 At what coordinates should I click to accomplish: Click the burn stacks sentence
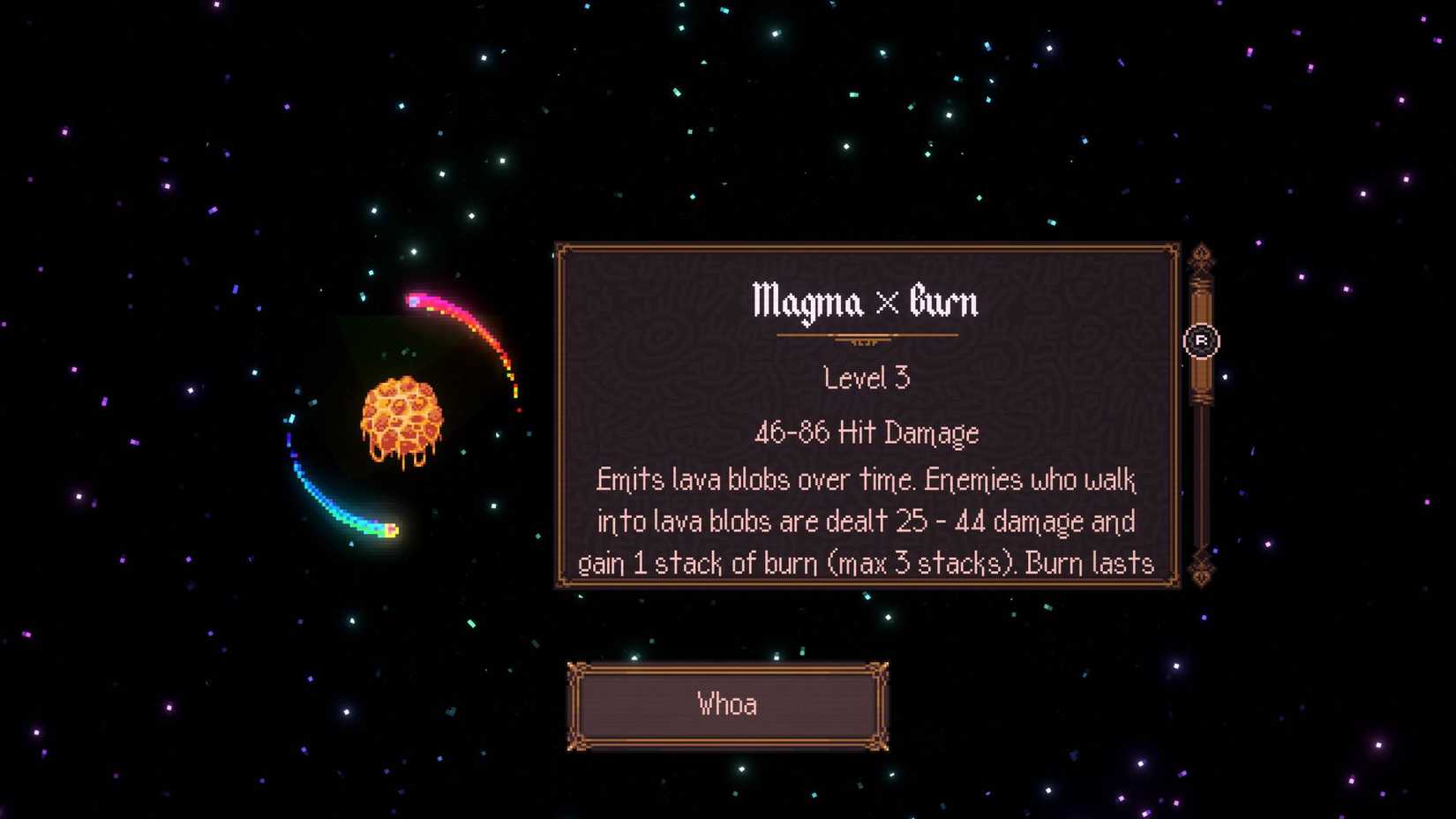[x=866, y=562]
